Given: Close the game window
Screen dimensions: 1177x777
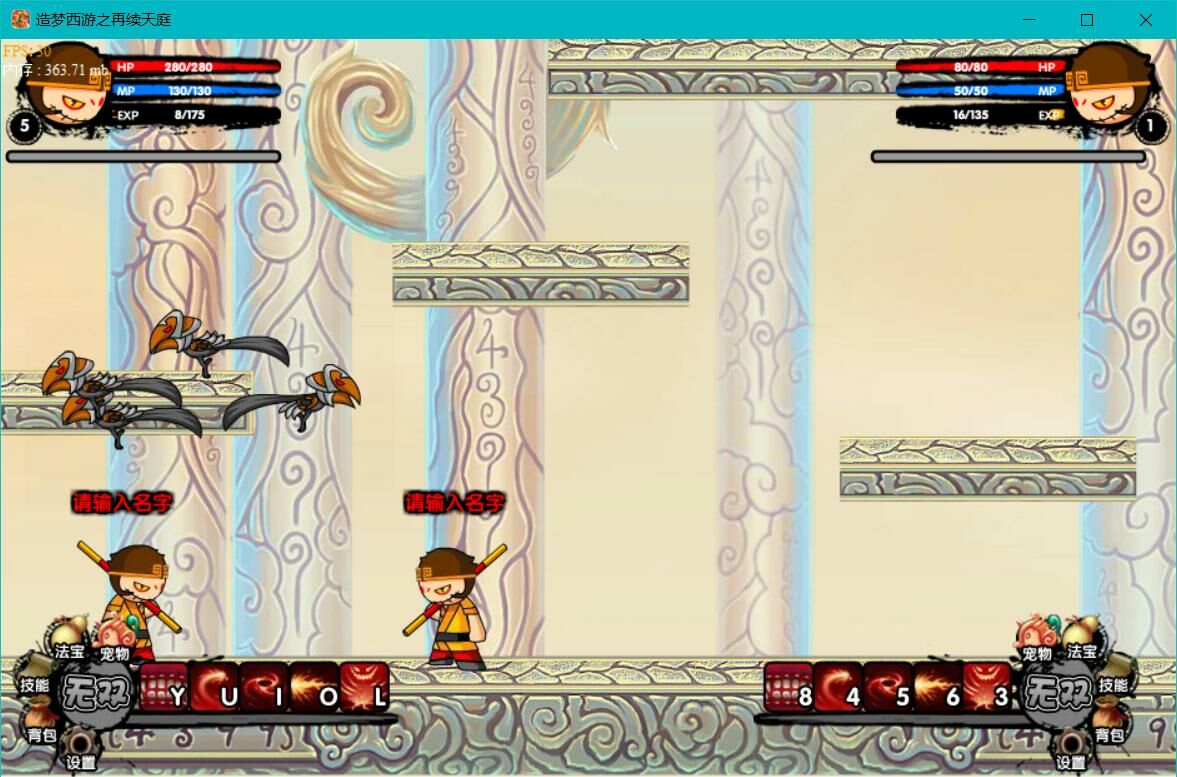Looking at the screenshot, I should (1146, 20).
